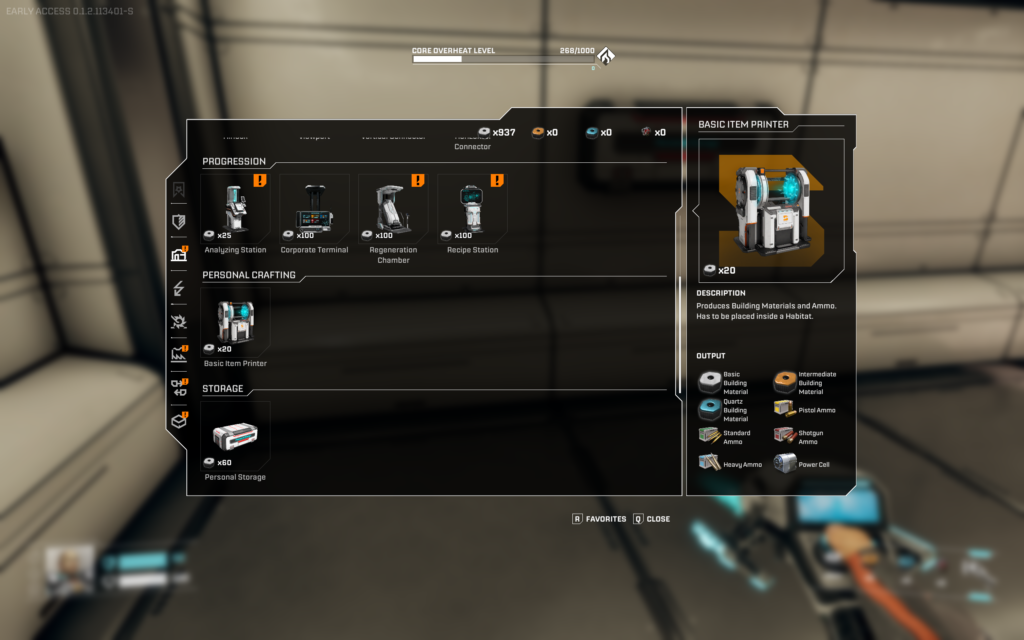
Task: Select the Recipe Station item
Action: pos(472,208)
